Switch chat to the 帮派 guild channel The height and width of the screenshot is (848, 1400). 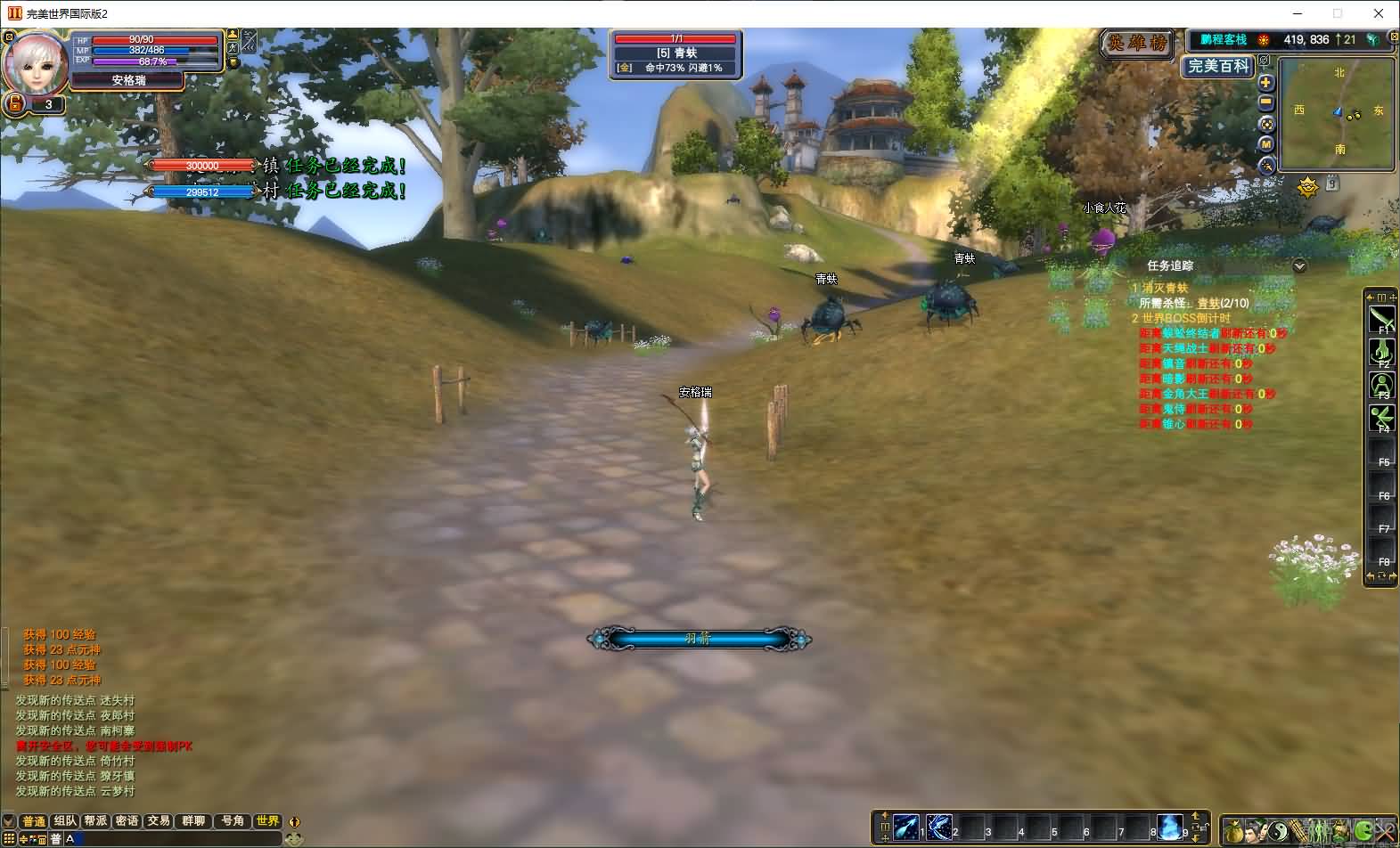pyautogui.click(x=95, y=821)
